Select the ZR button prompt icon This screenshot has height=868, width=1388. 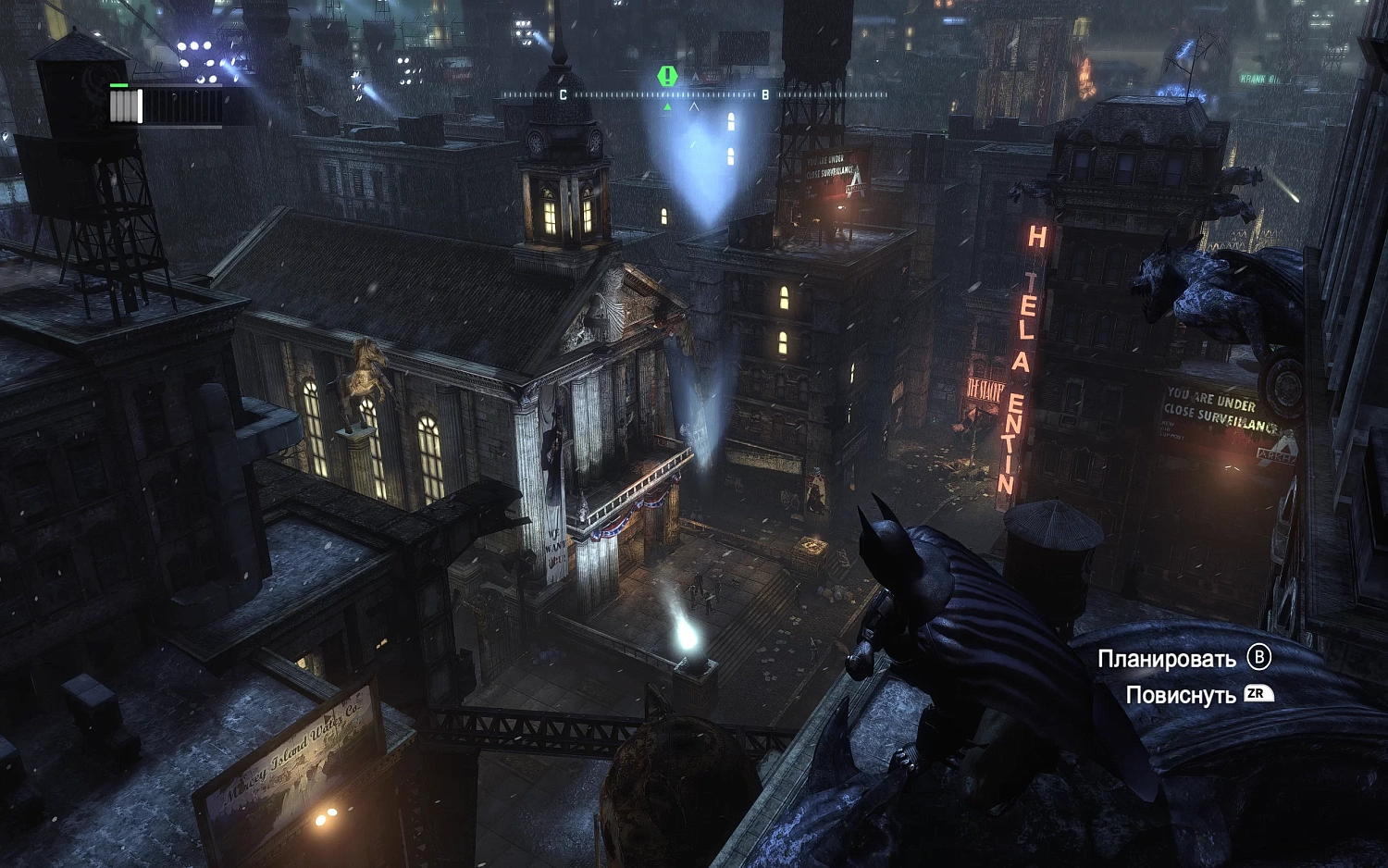coord(1261,693)
